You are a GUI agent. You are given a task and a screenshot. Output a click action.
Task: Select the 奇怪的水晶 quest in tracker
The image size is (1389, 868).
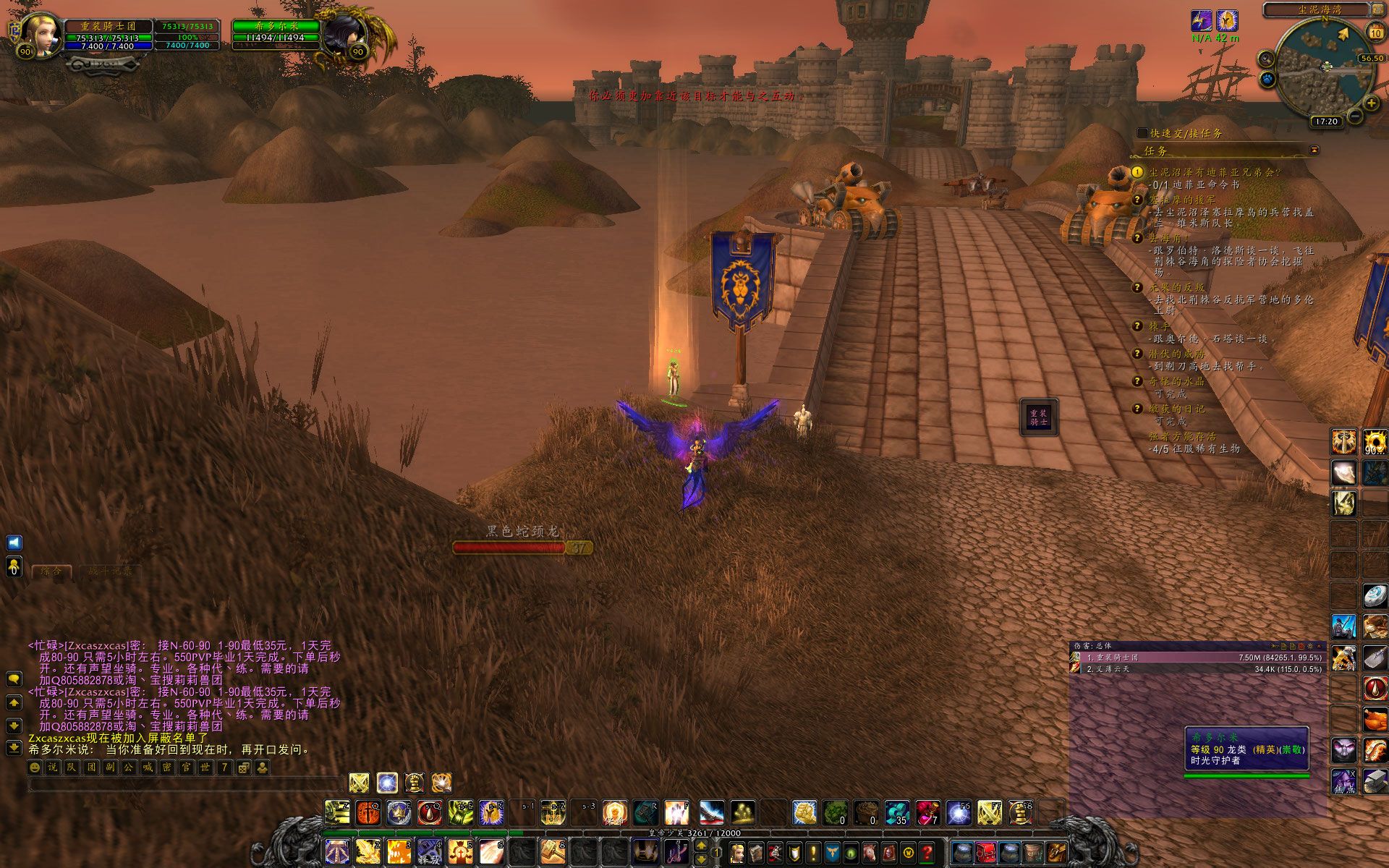(1176, 381)
